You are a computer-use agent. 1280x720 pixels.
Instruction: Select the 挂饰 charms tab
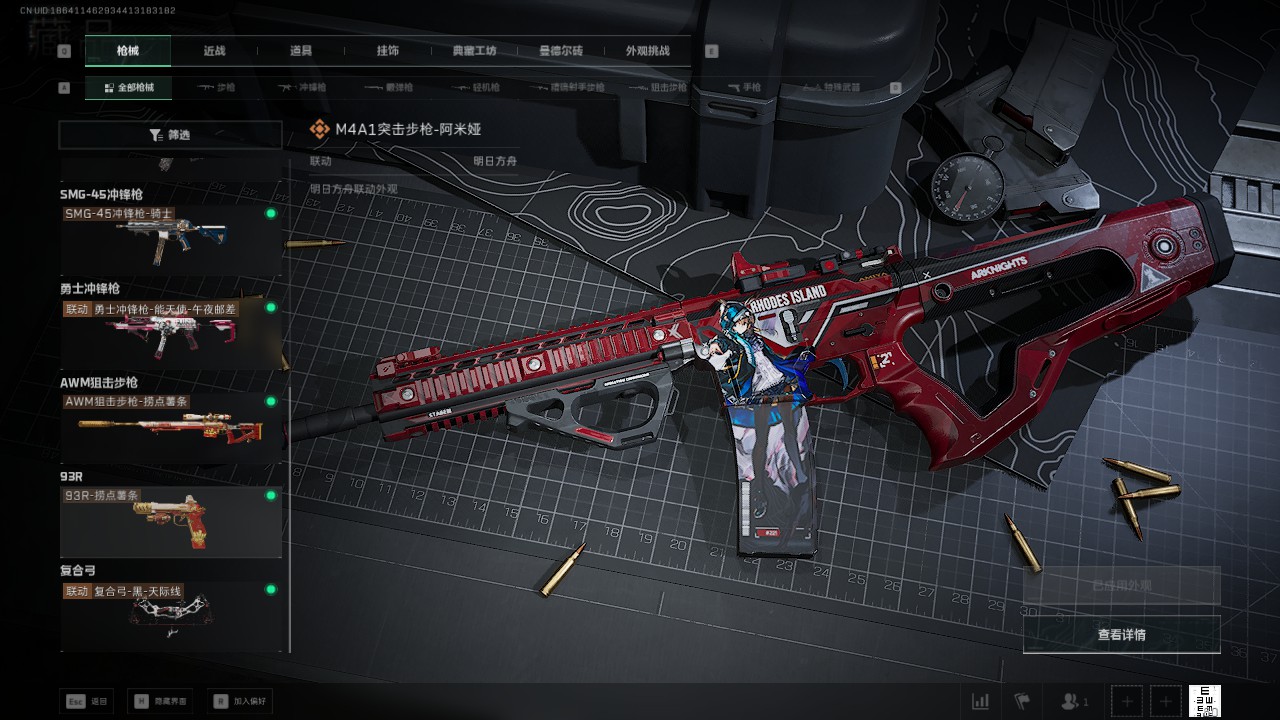[387, 51]
